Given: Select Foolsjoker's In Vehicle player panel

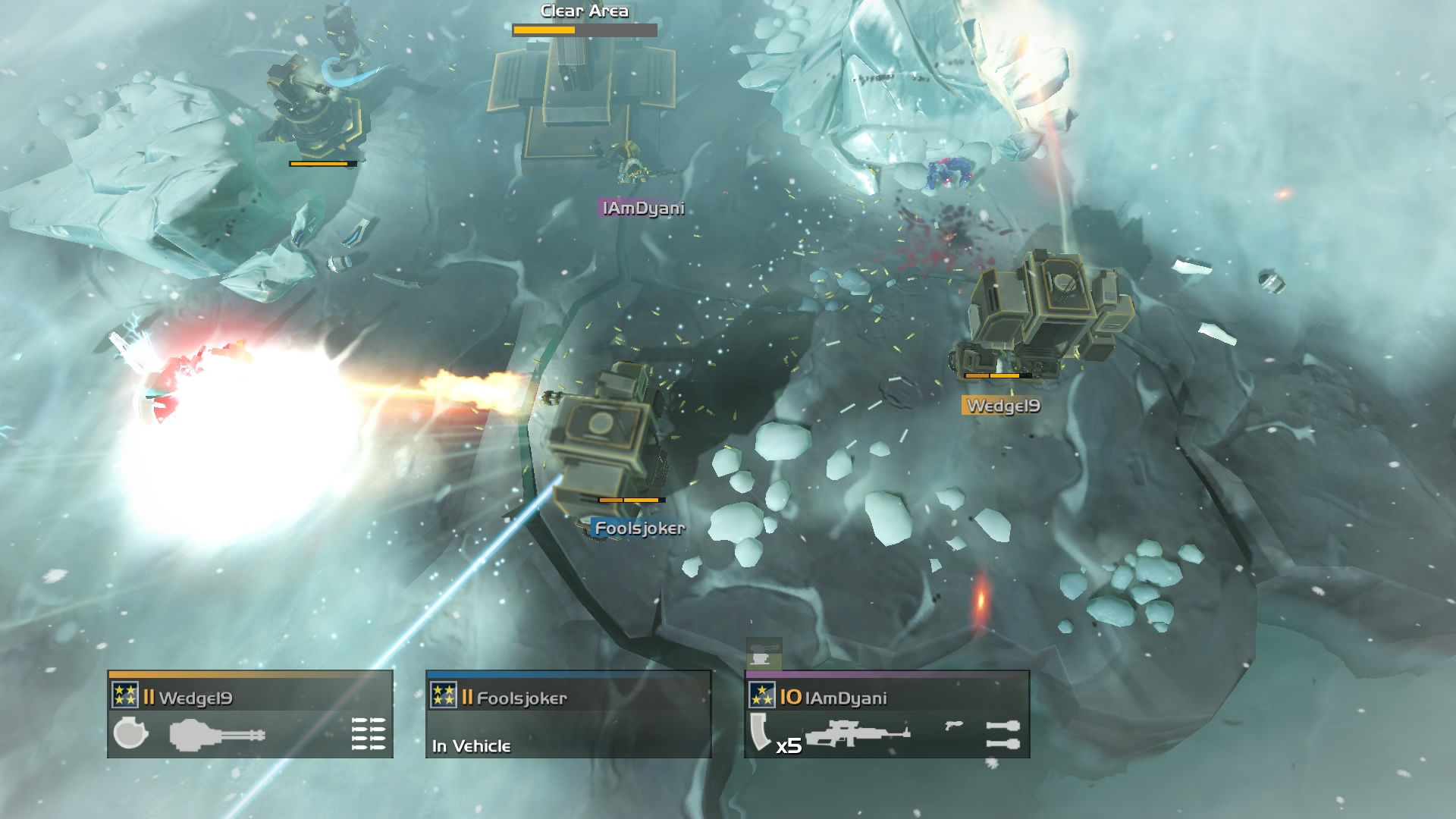Looking at the screenshot, I should (568, 714).
